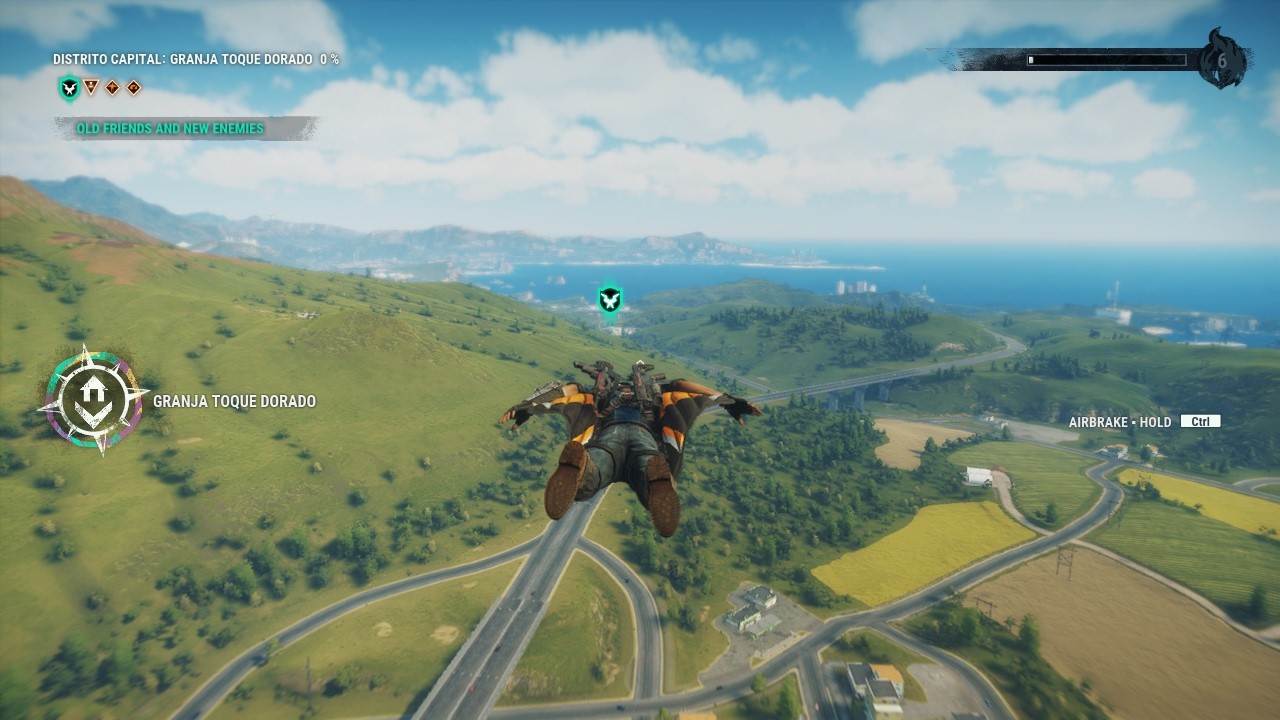Image resolution: width=1280 pixels, height=720 pixels.
Task: Select the orange triangle objective icon
Action: [x=91, y=87]
